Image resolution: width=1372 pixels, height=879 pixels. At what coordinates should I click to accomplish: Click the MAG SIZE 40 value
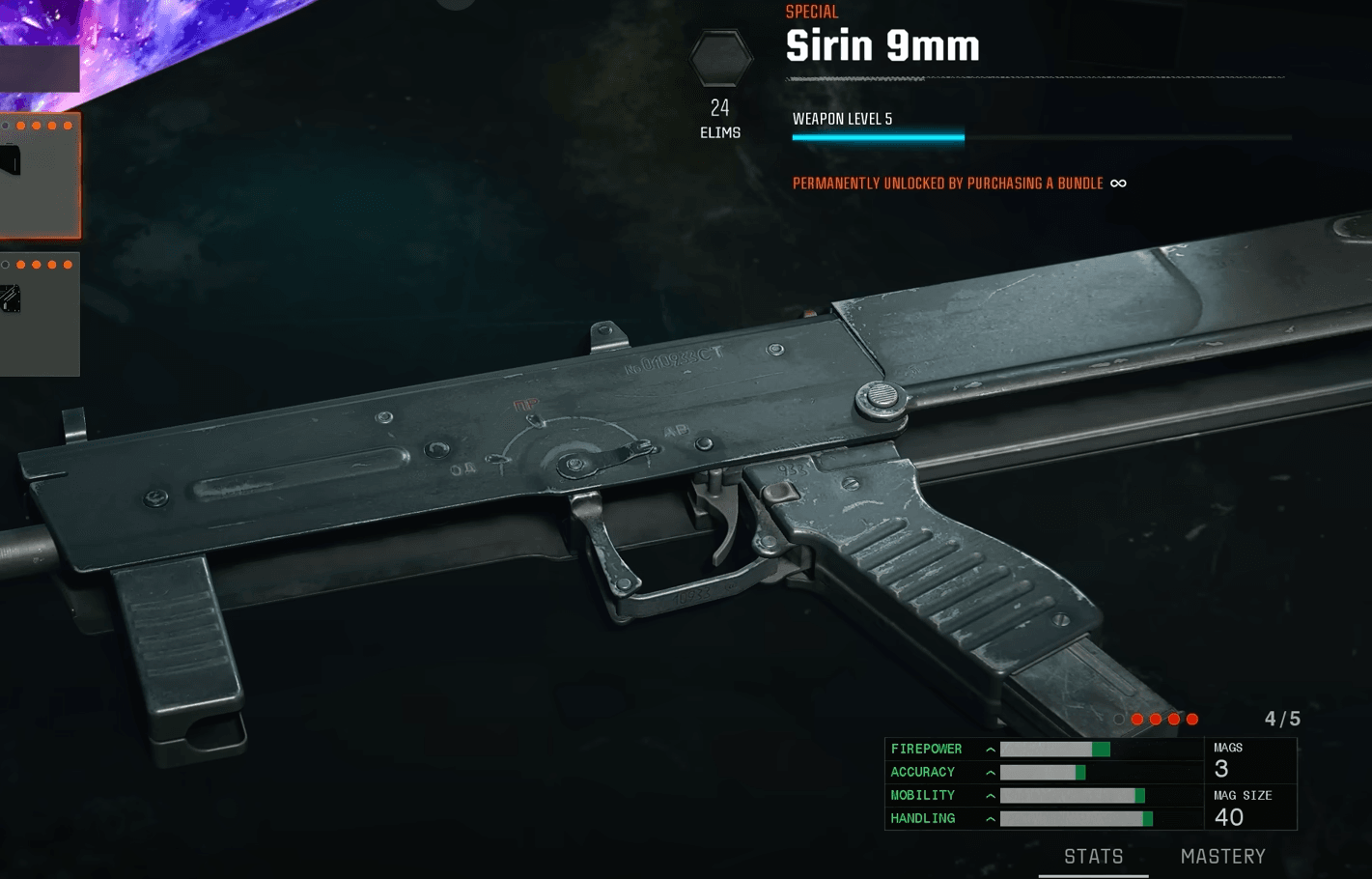click(1229, 816)
